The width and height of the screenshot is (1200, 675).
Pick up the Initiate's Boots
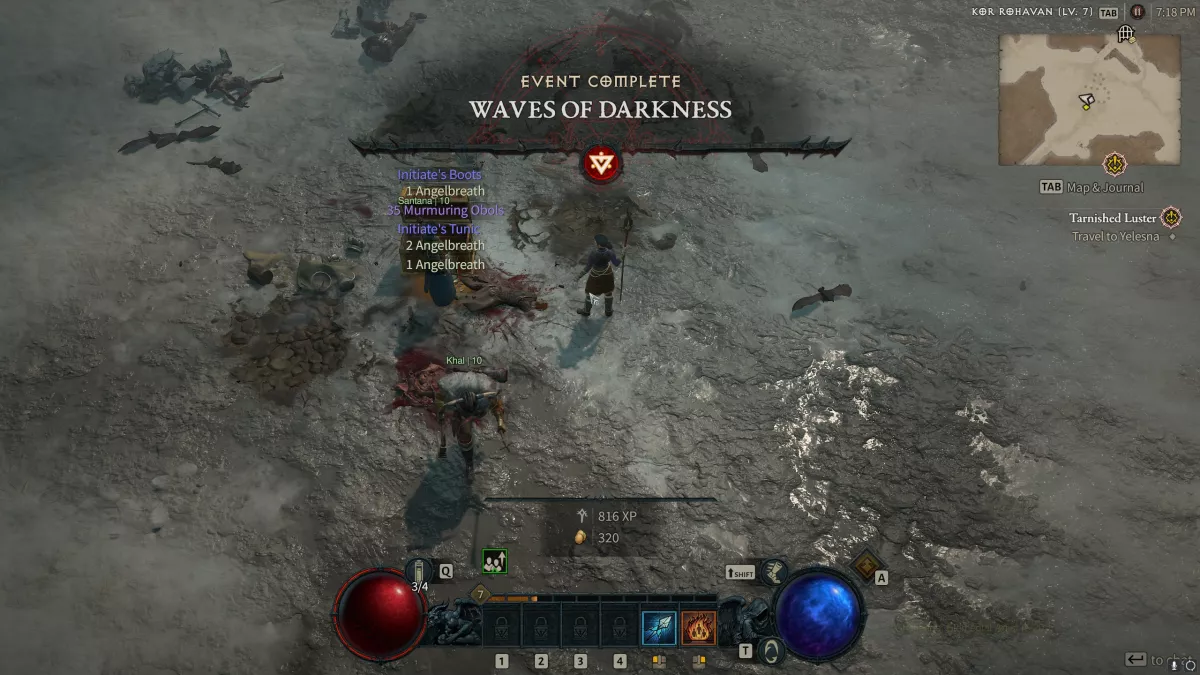(439, 175)
